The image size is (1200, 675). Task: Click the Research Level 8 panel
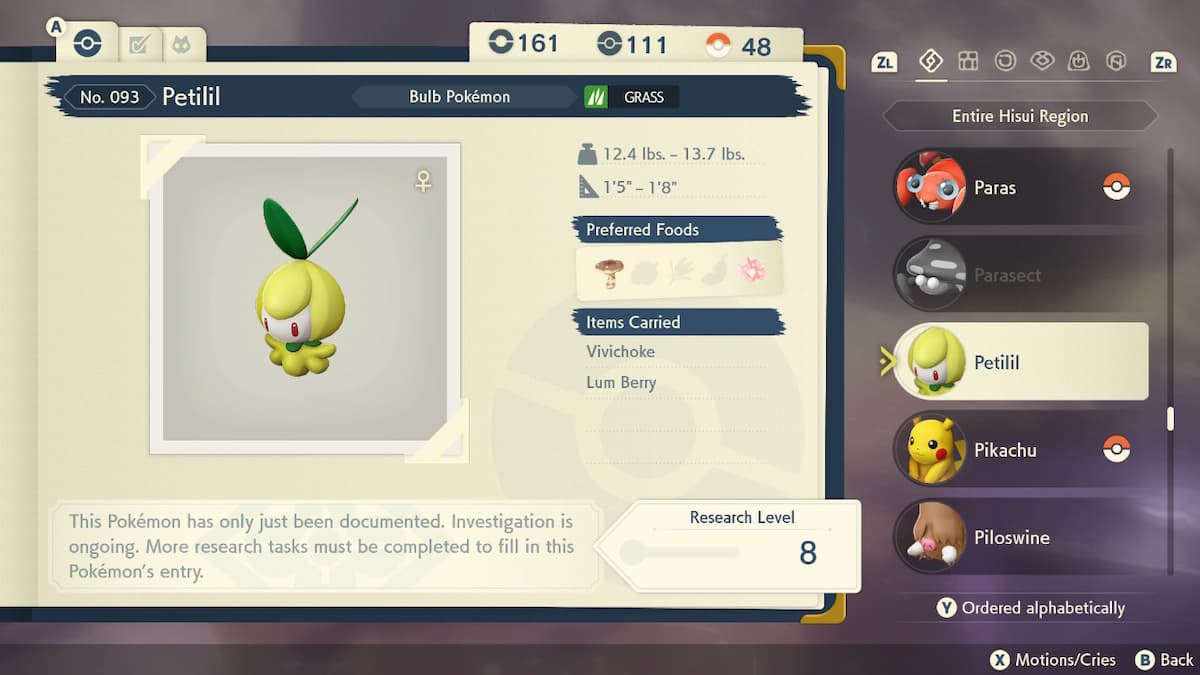(x=740, y=545)
